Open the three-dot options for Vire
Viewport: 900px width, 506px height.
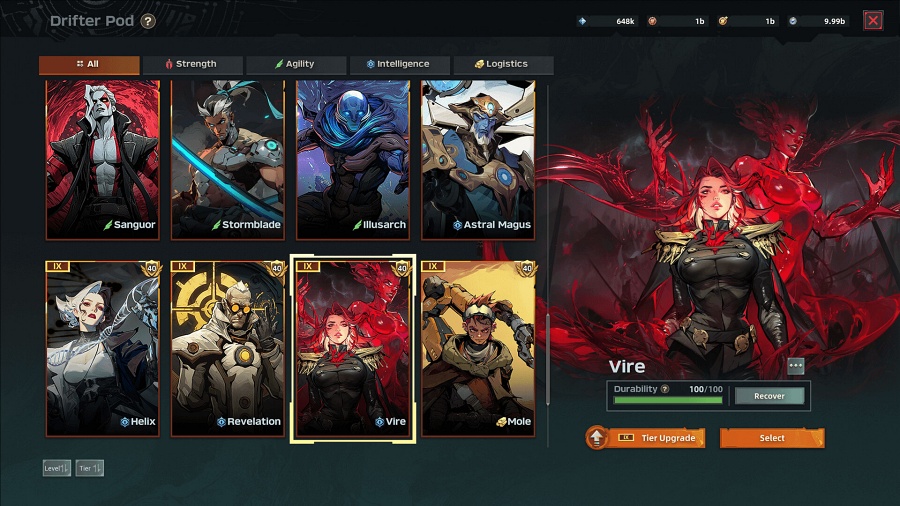[x=796, y=366]
